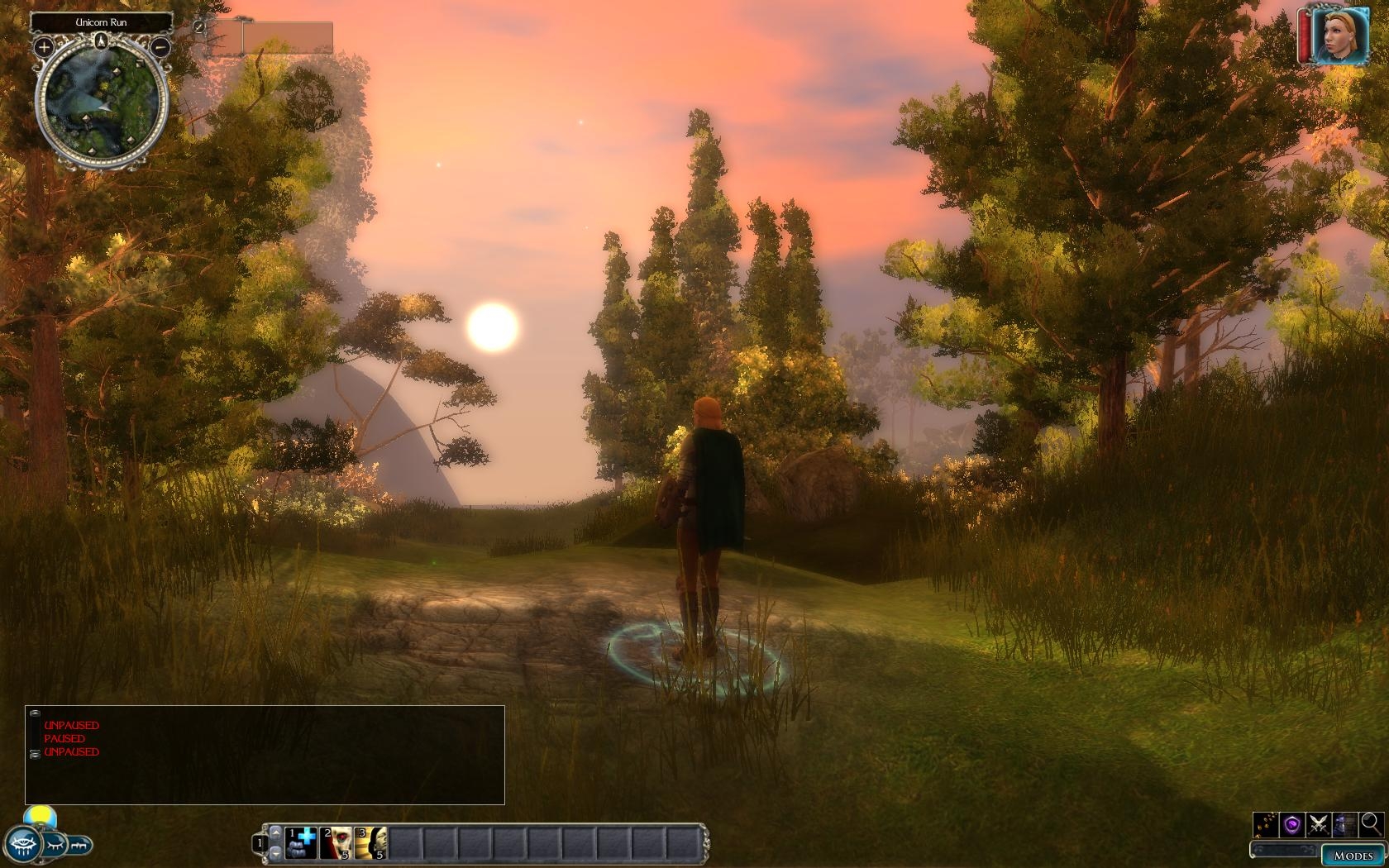Viewport: 1389px width, 868px height.
Task: Toggle the magnifying glass search mode
Action: click(x=1371, y=823)
